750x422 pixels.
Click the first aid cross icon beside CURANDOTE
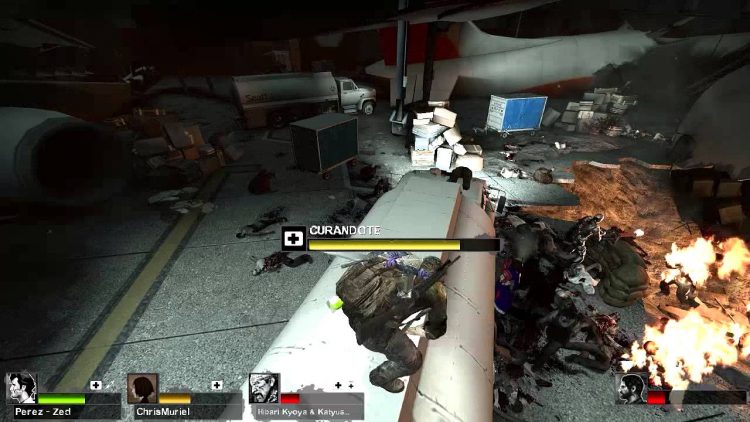(293, 239)
